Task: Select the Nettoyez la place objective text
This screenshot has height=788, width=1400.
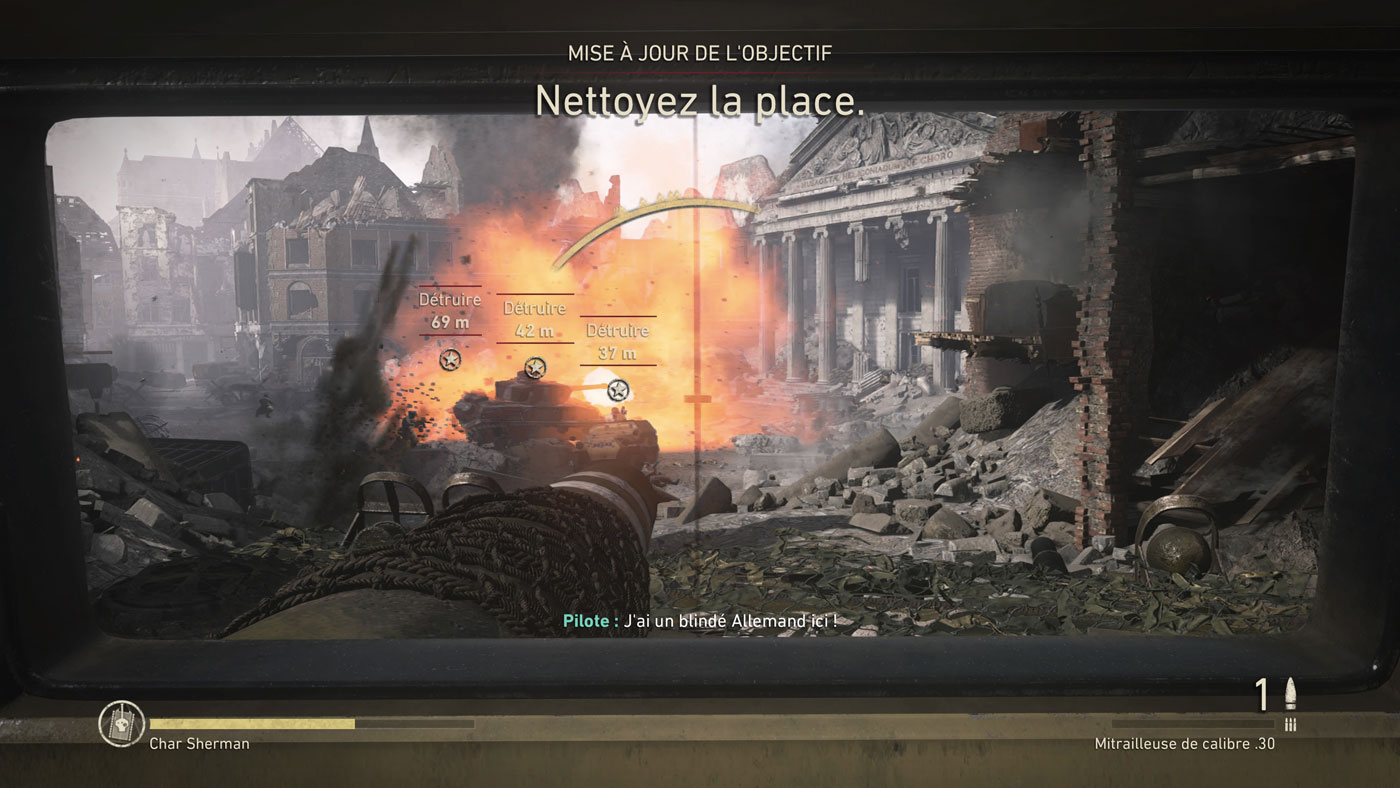Action: 698,101
